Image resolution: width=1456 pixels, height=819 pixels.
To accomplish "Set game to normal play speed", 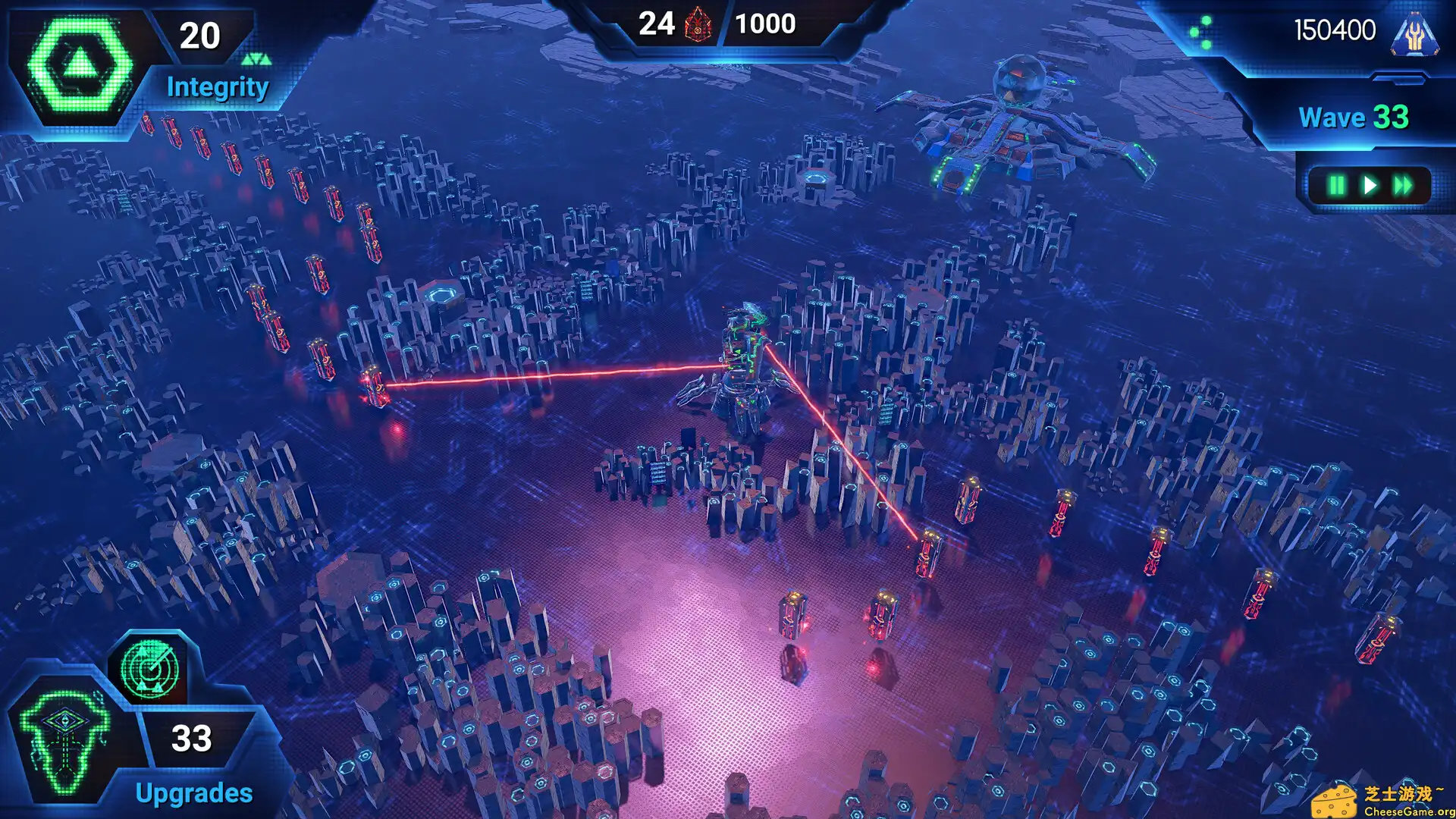I will [1370, 186].
